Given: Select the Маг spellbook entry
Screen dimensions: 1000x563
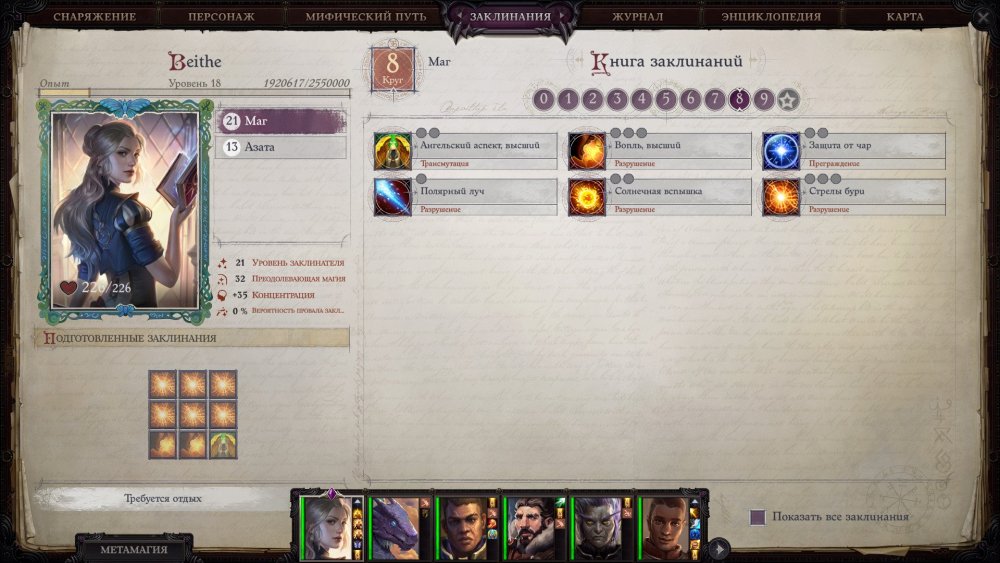Looking at the screenshot, I should 281,121.
